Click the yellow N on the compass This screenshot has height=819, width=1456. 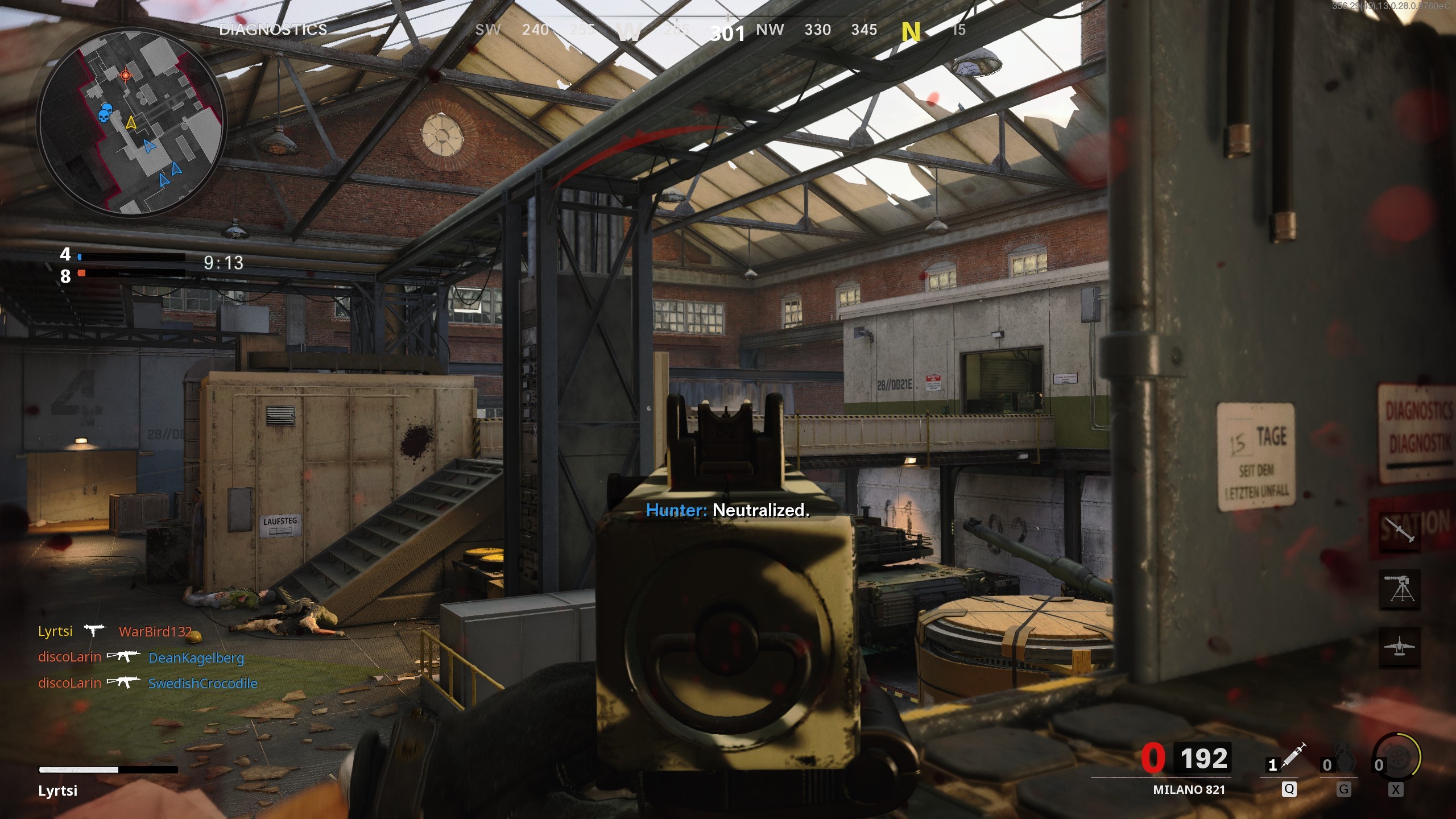tap(911, 32)
